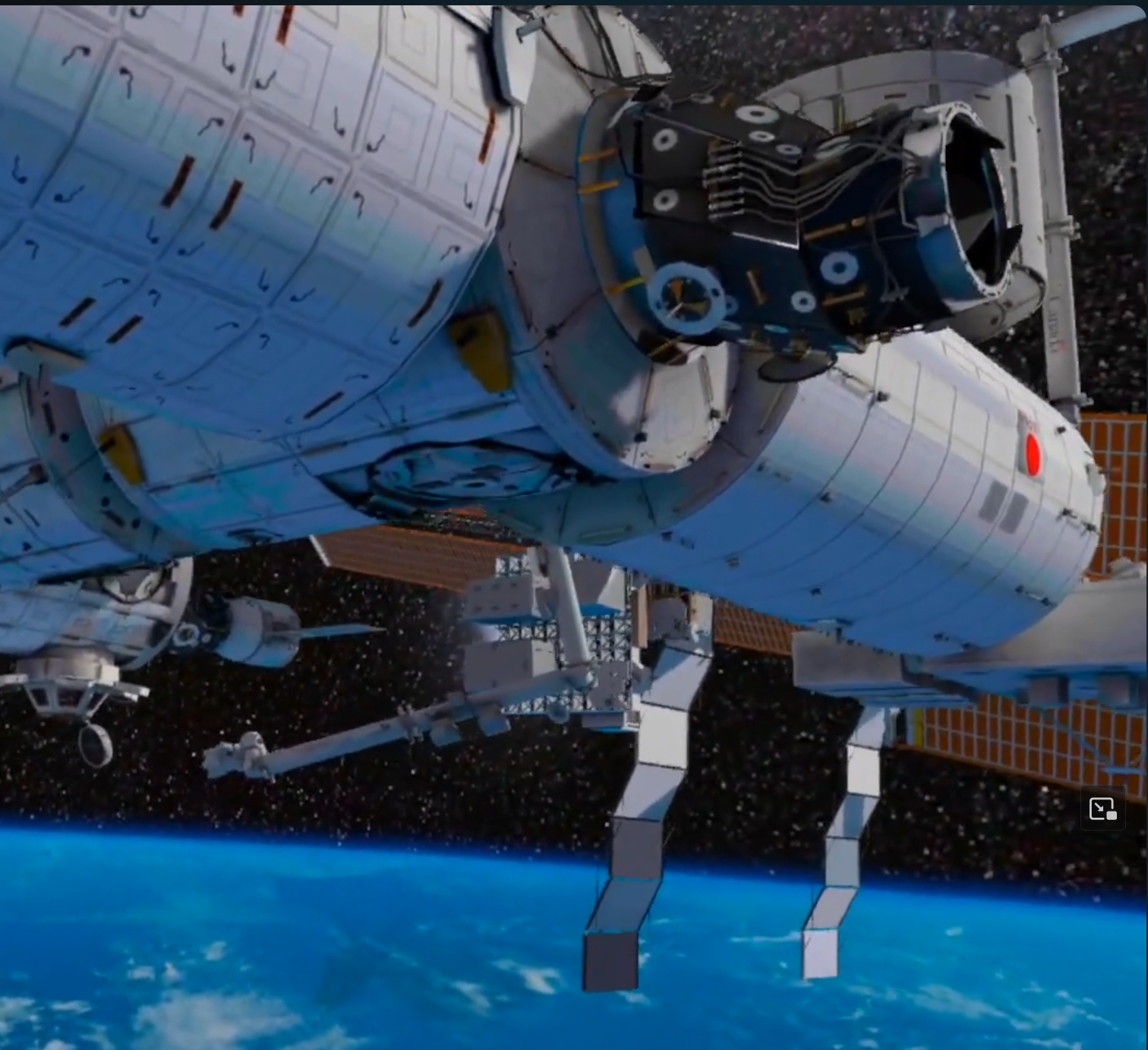Shrink video with the picture-in-picture button

point(1102,809)
